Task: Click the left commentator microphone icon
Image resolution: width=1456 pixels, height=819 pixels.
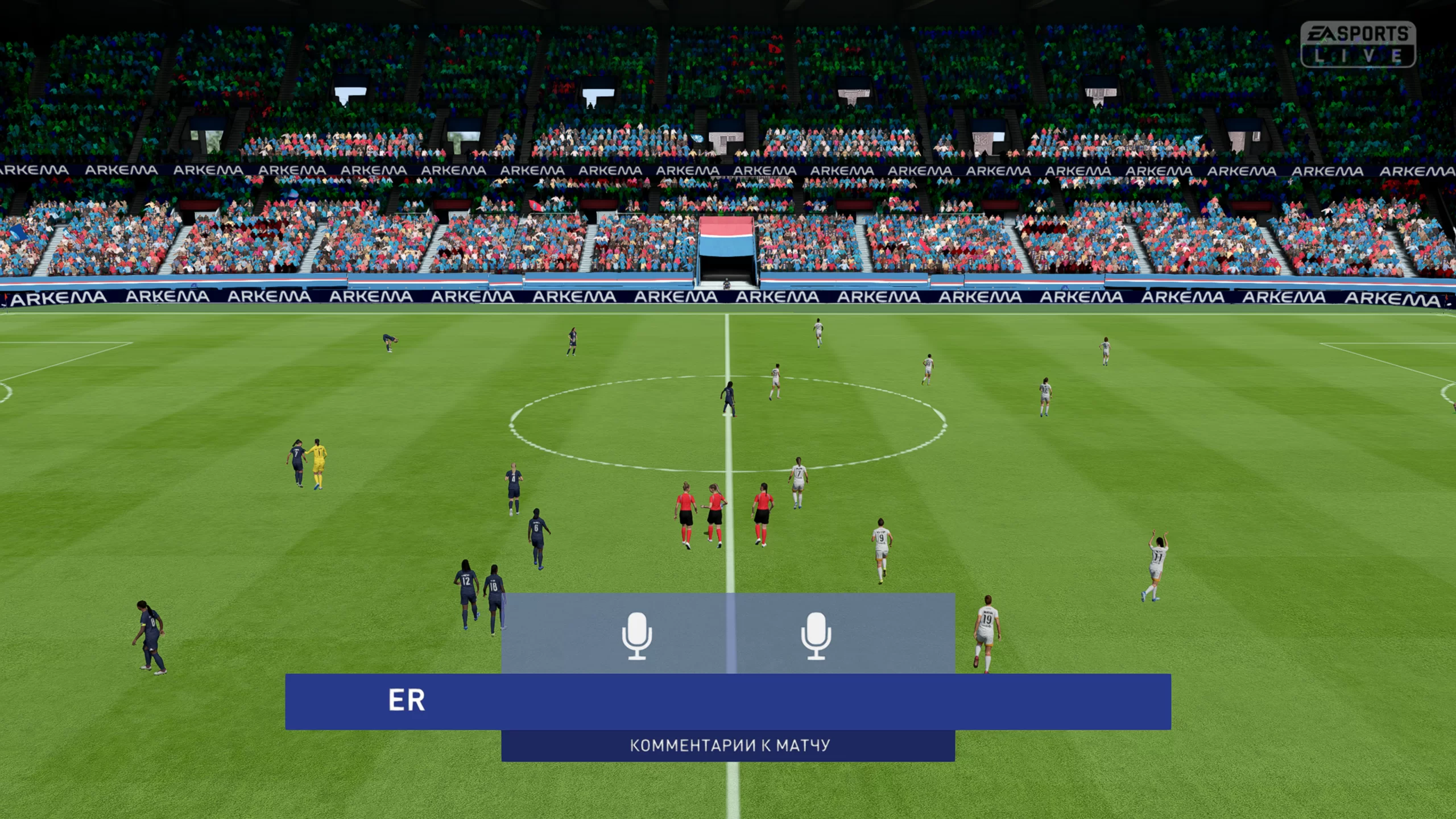Action: point(636,635)
